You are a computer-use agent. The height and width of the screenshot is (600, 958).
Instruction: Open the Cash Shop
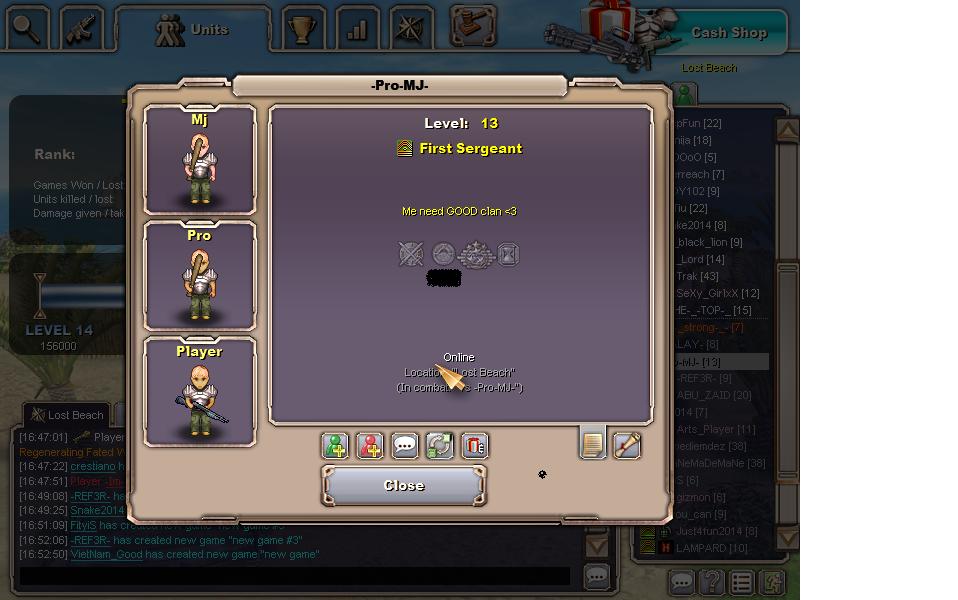pyautogui.click(x=728, y=32)
